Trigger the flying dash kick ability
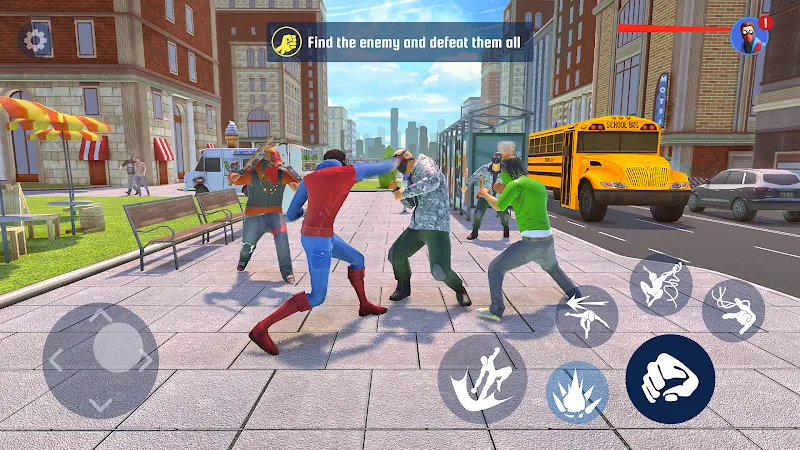Image resolution: width=800 pixels, height=450 pixels. [x=587, y=316]
